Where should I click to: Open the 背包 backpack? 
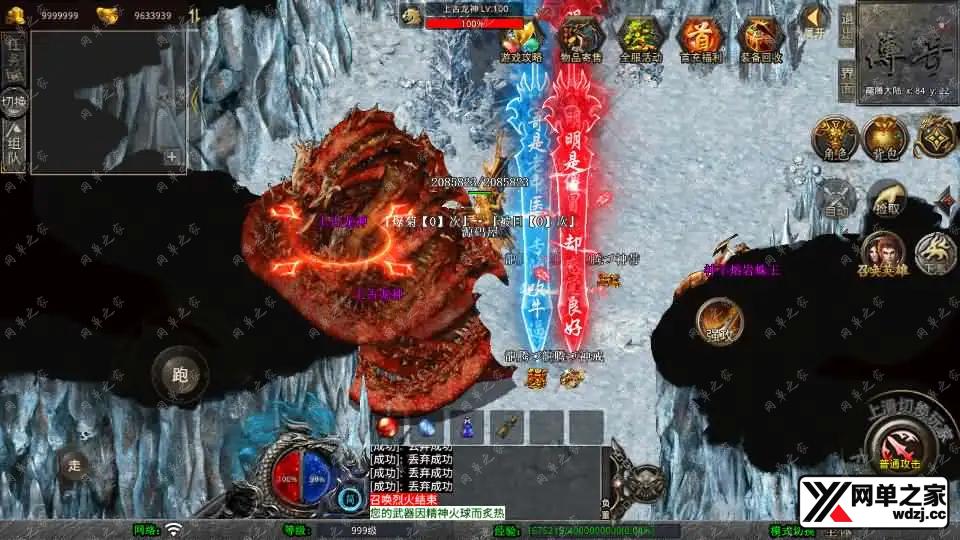point(884,138)
